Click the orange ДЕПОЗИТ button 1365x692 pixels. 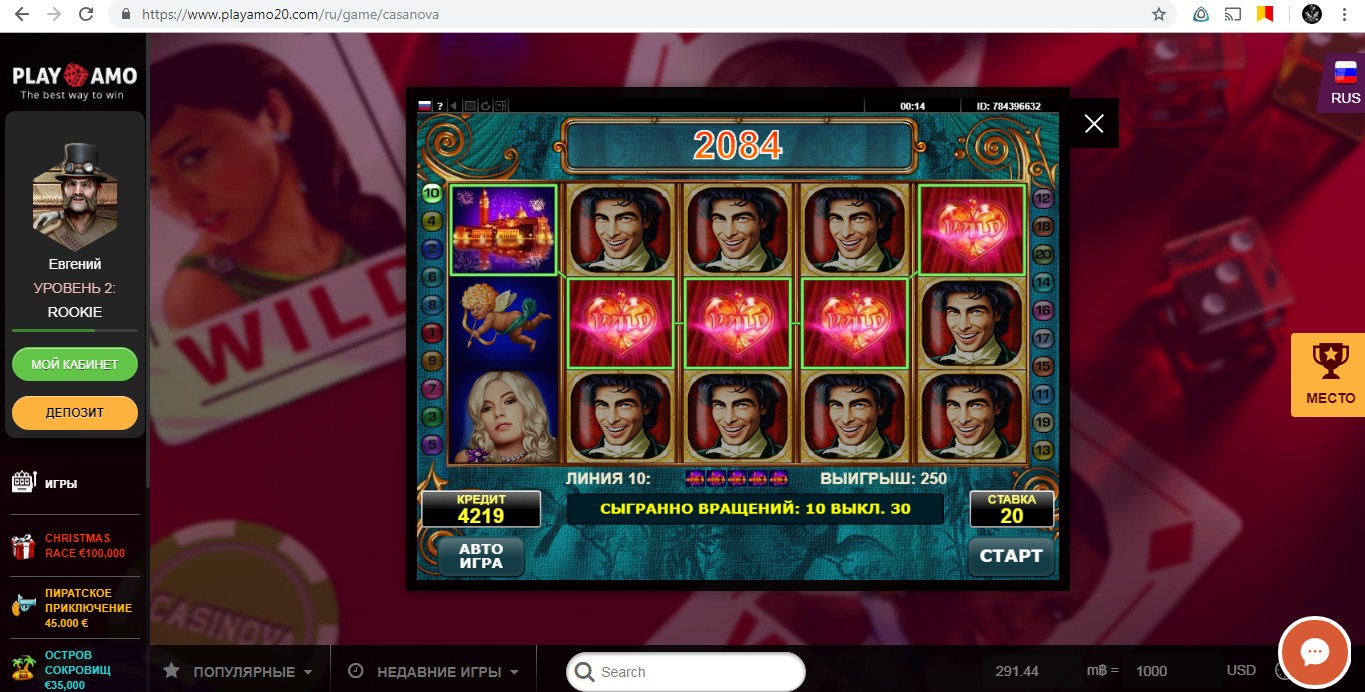pos(75,412)
